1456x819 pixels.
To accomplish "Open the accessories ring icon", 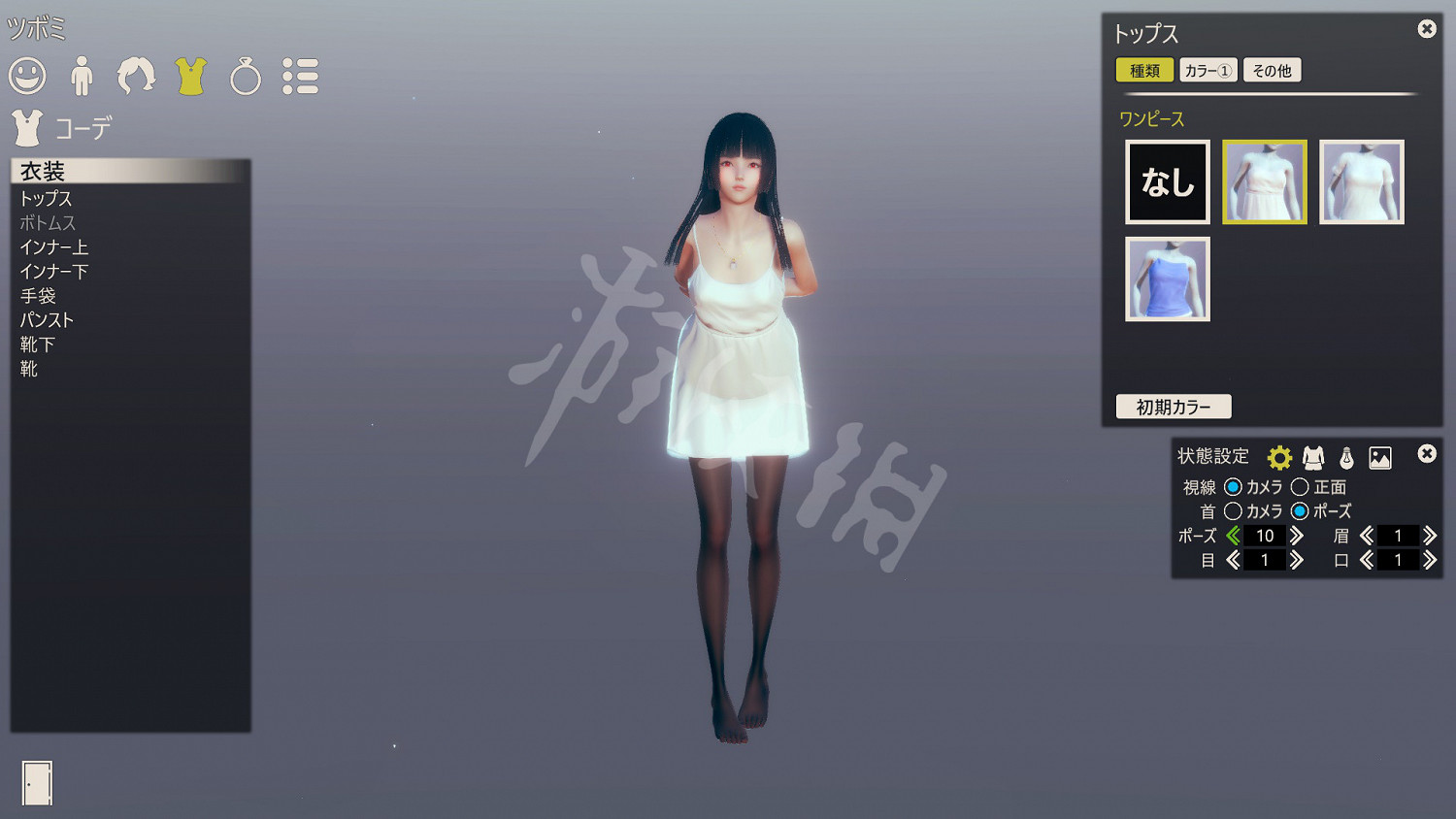I will point(246,77).
